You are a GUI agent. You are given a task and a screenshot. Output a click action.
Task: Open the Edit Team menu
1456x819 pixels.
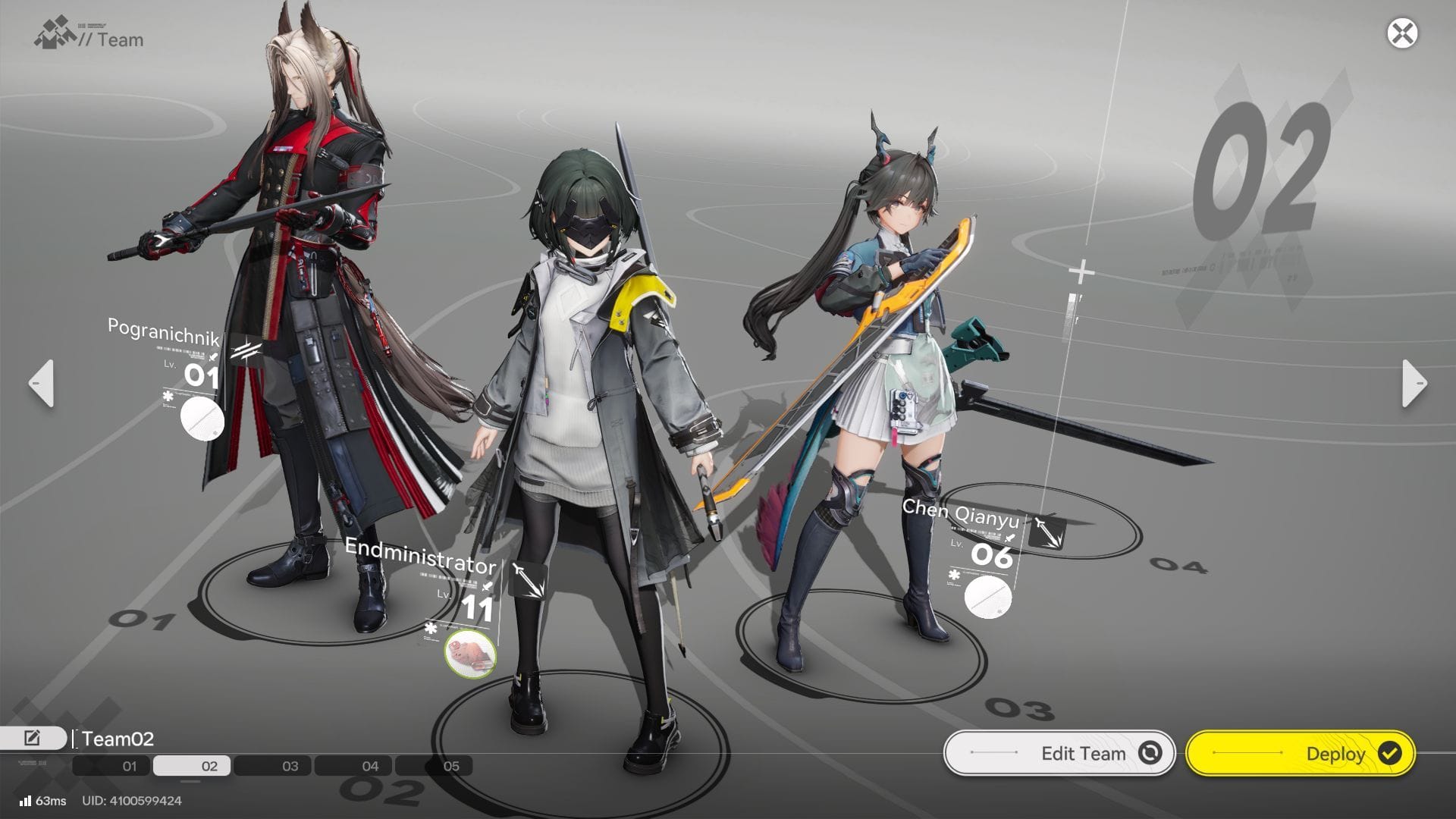[1059, 753]
